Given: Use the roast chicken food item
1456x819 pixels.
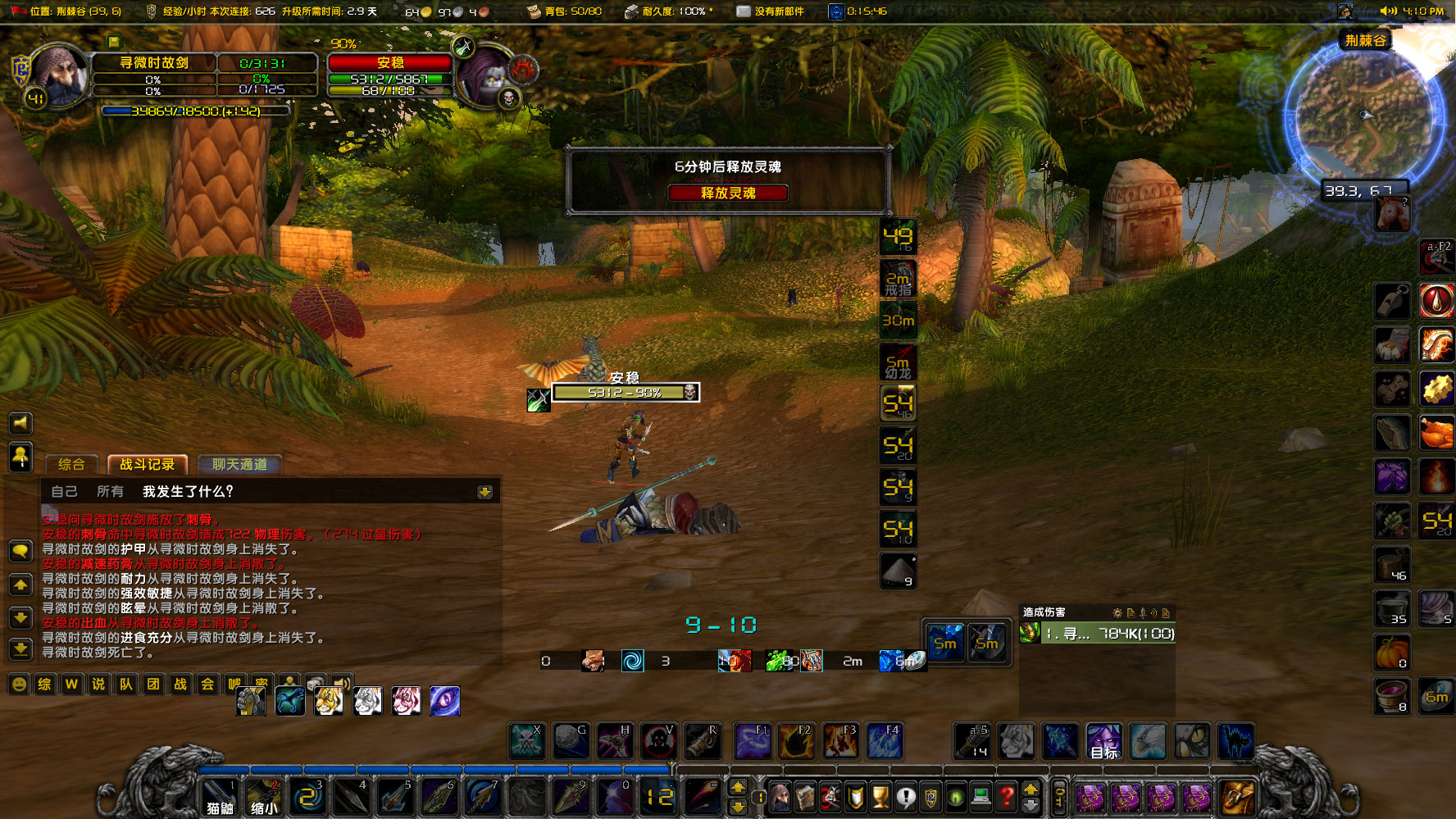Looking at the screenshot, I should pyautogui.click(x=1436, y=433).
